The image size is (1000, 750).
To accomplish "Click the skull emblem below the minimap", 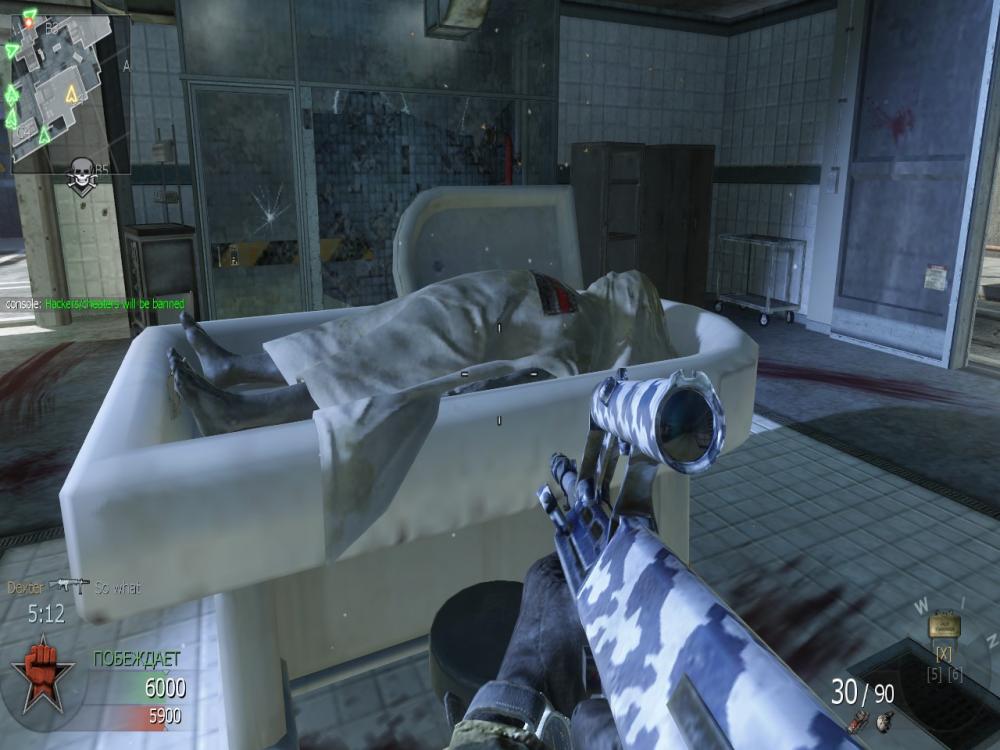I will click(82, 175).
